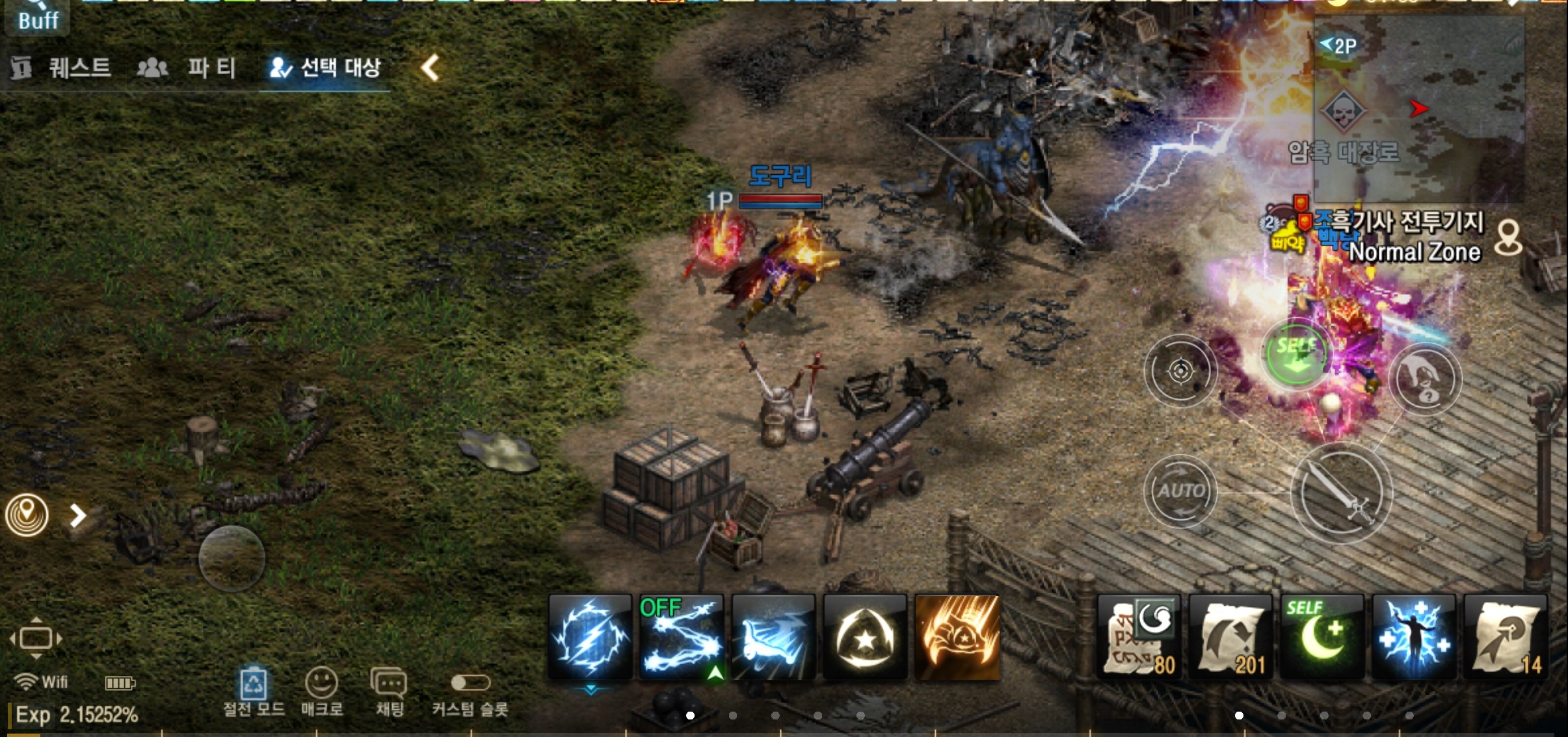Open the 채팅 chat window
The height and width of the screenshot is (737, 1568).
click(x=389, y=692)
